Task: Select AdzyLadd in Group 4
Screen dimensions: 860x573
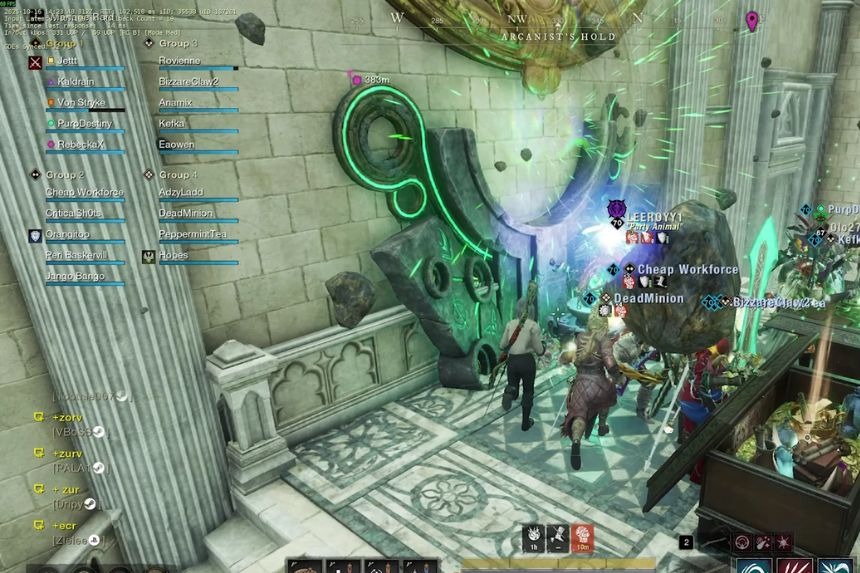Action: [180, 192]
